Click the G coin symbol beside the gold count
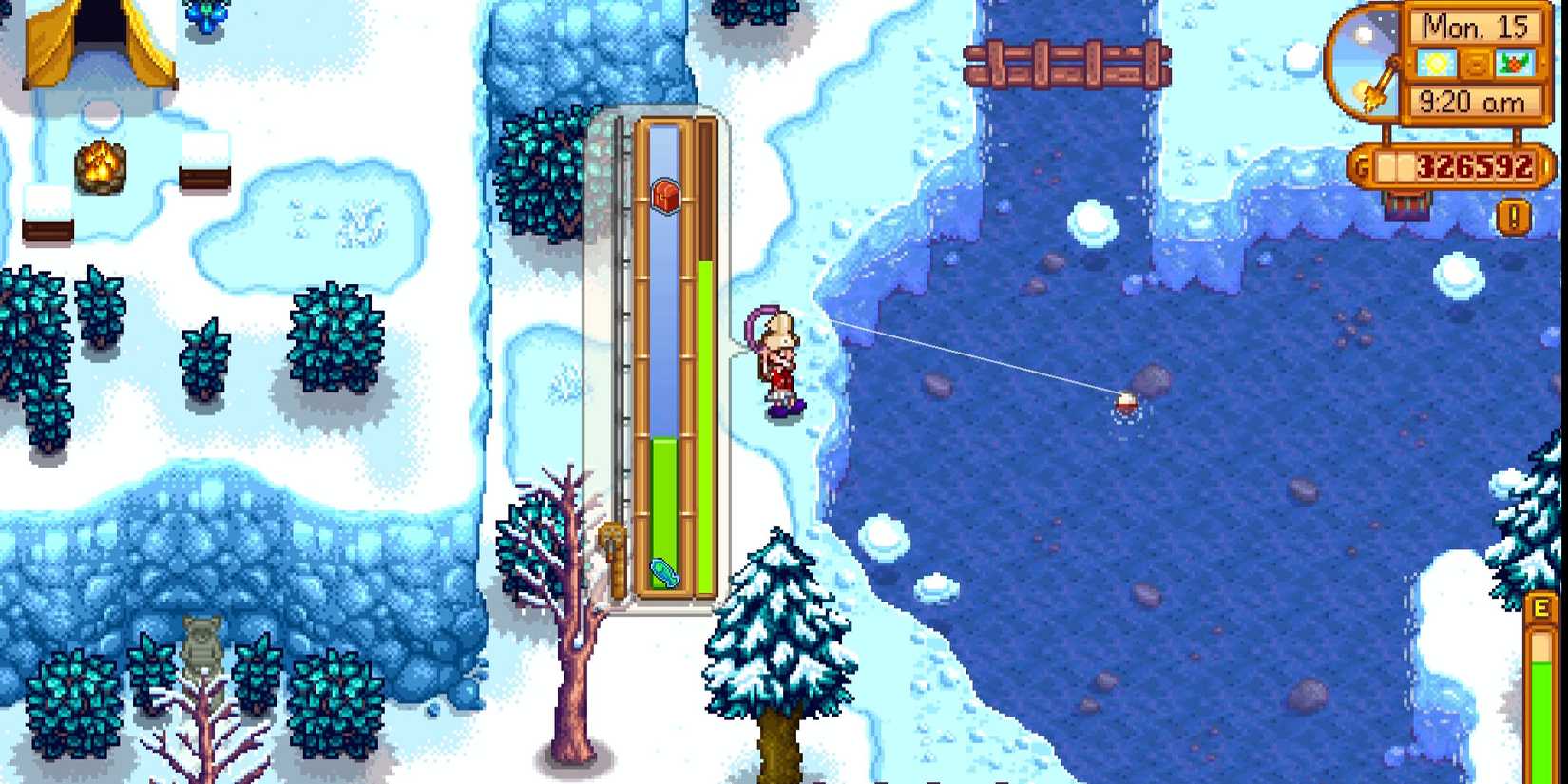Image resolution: width=1568 pixels, height=784 pixels. [1362, 163]
